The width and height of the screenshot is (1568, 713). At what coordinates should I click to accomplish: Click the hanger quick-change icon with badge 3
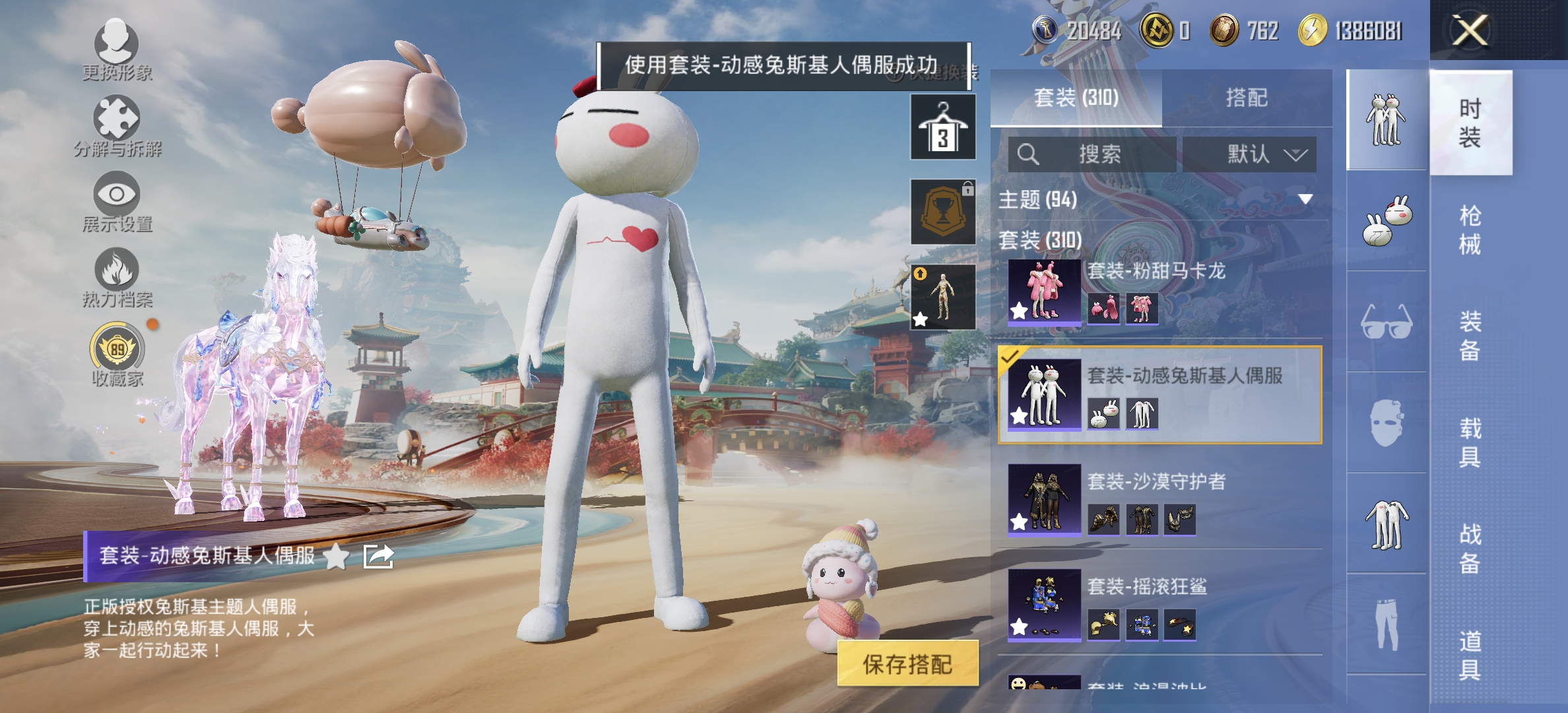tap(942, 125)
